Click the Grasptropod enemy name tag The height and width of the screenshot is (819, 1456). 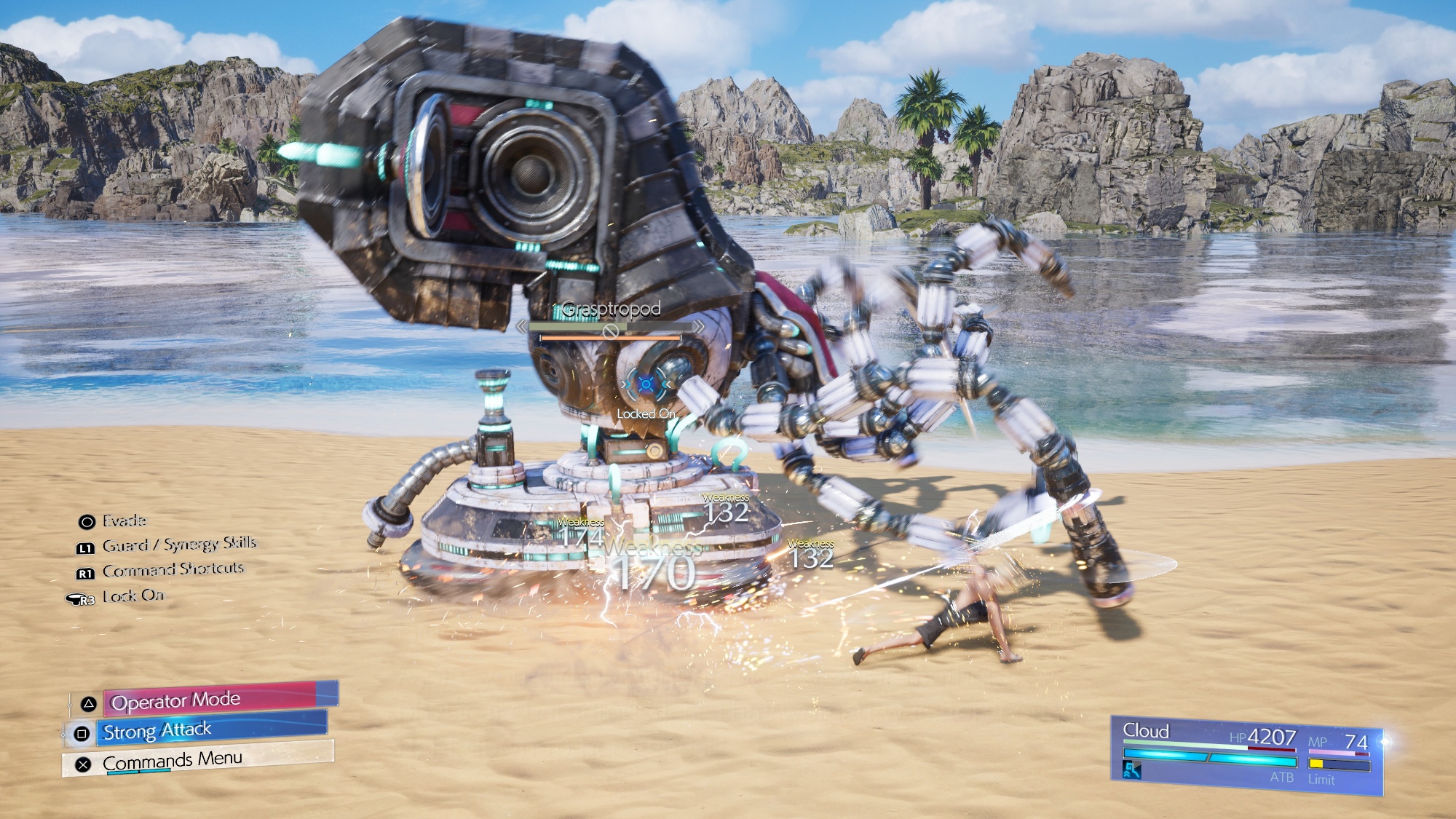coord(612,309)
